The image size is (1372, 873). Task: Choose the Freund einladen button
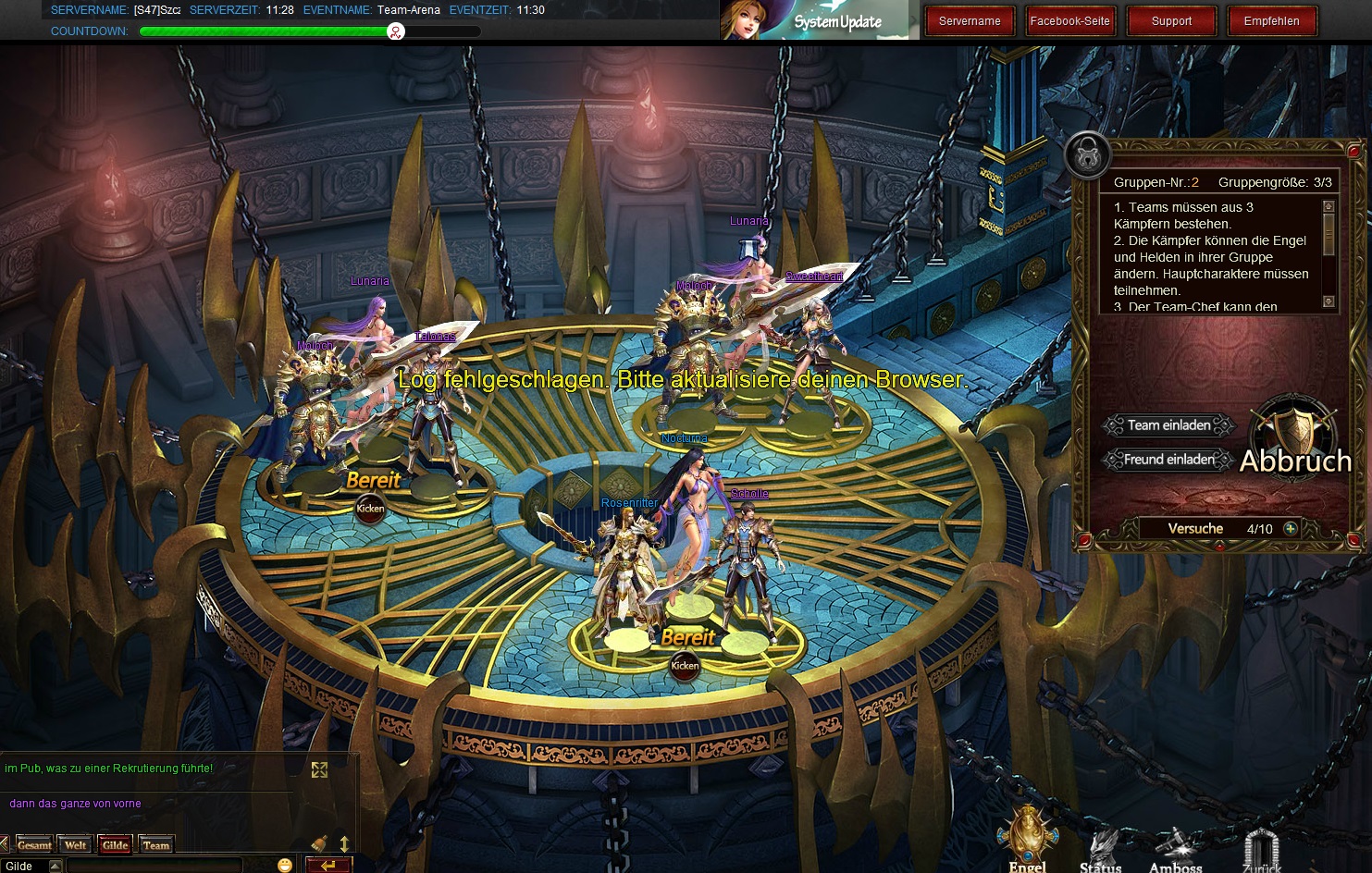(1168, 460)
